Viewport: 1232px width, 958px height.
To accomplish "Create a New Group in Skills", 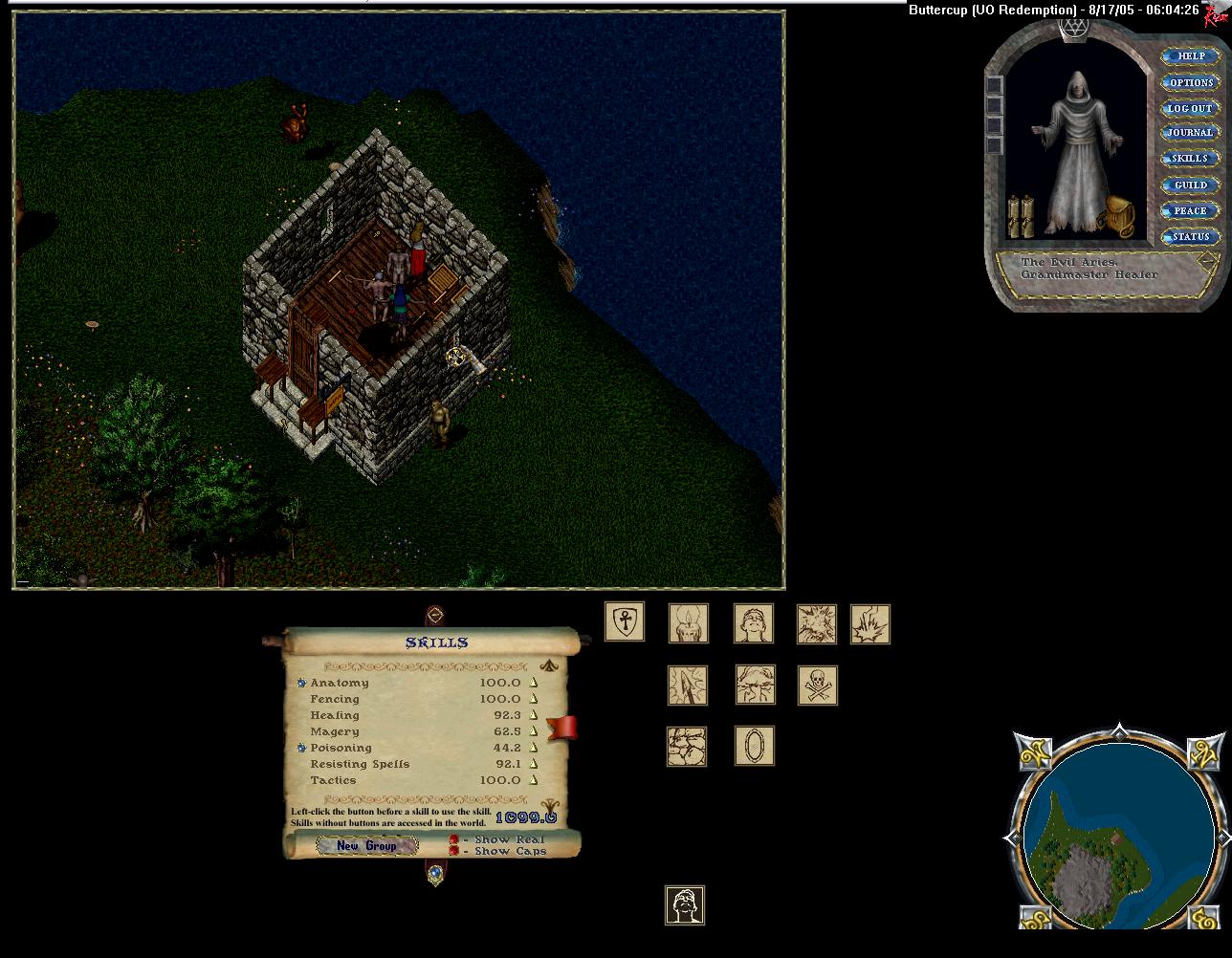I will [366, 845].
